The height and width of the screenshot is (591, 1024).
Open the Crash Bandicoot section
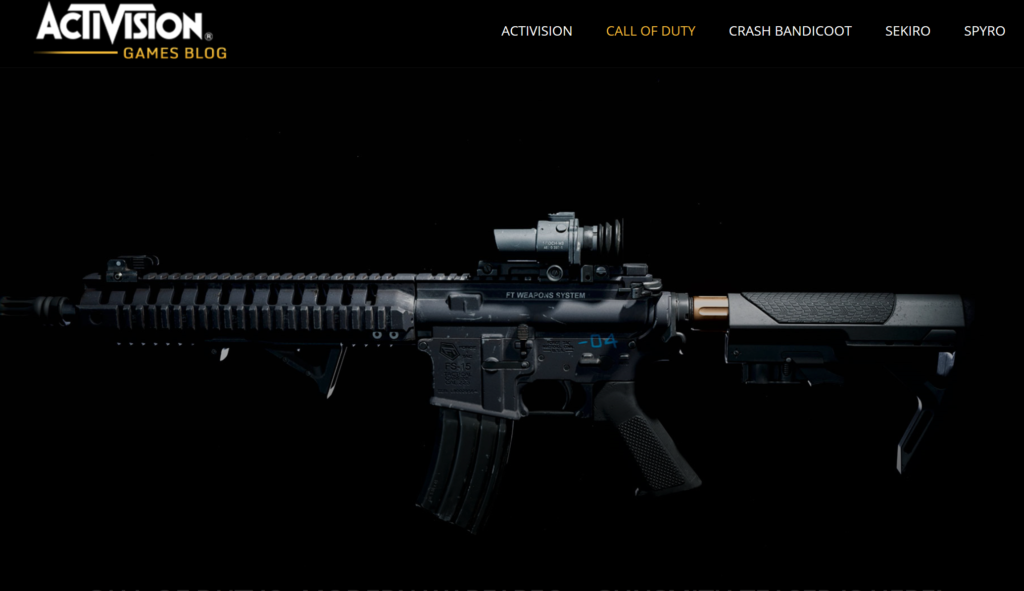790,31
